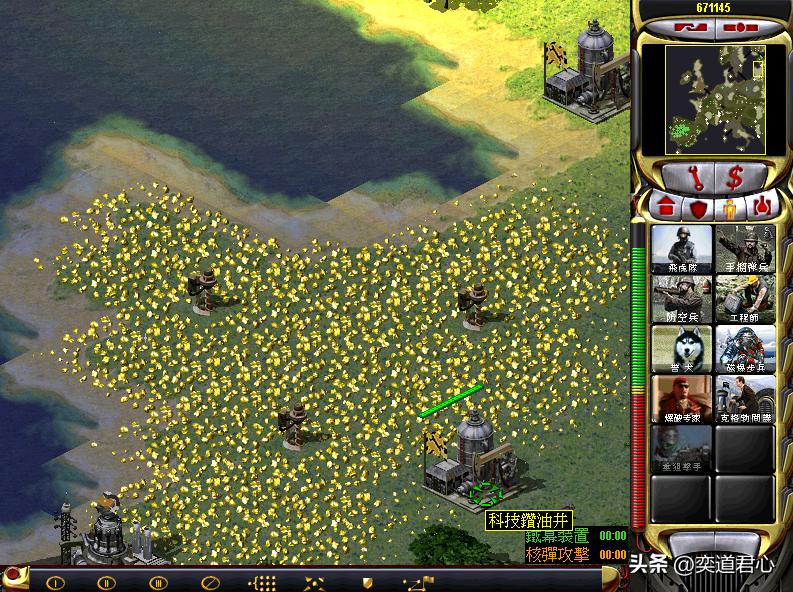793x592 pixels.
Task: Select team III on the command bar
Action: pyautogui.click(x=158, y=582)
